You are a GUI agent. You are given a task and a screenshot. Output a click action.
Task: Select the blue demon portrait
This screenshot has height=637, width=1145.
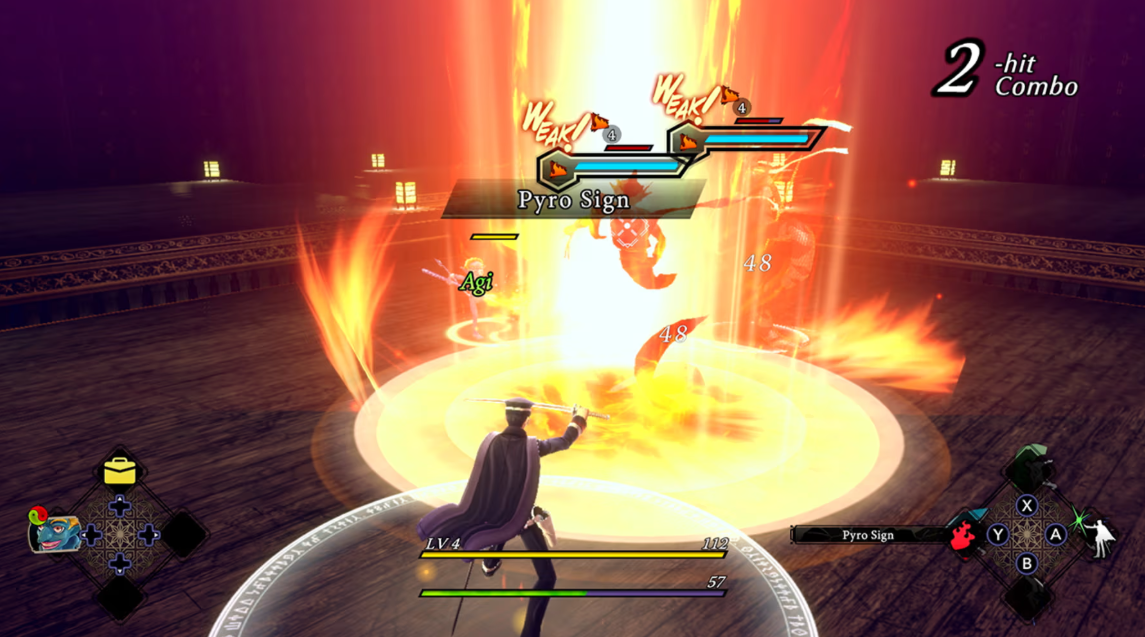(56, 533)
